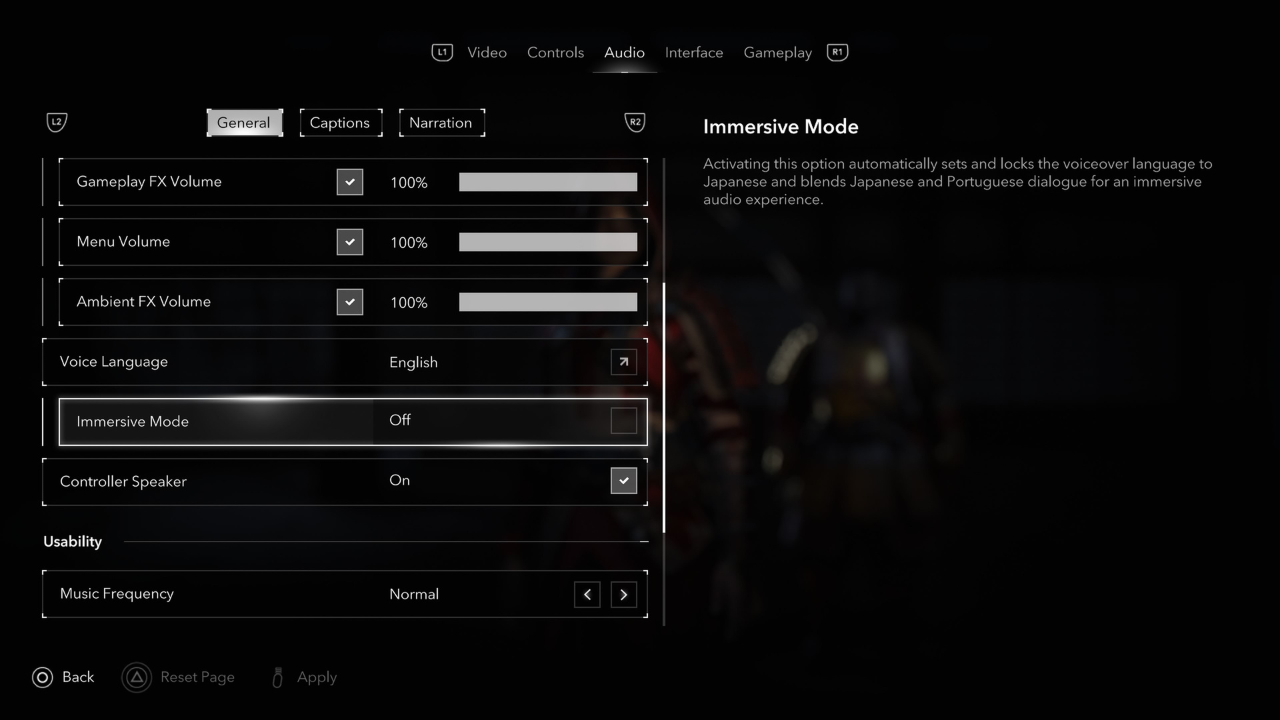Switch to the Interface tab
This screenshot has height=720, width=1280.
694,52
